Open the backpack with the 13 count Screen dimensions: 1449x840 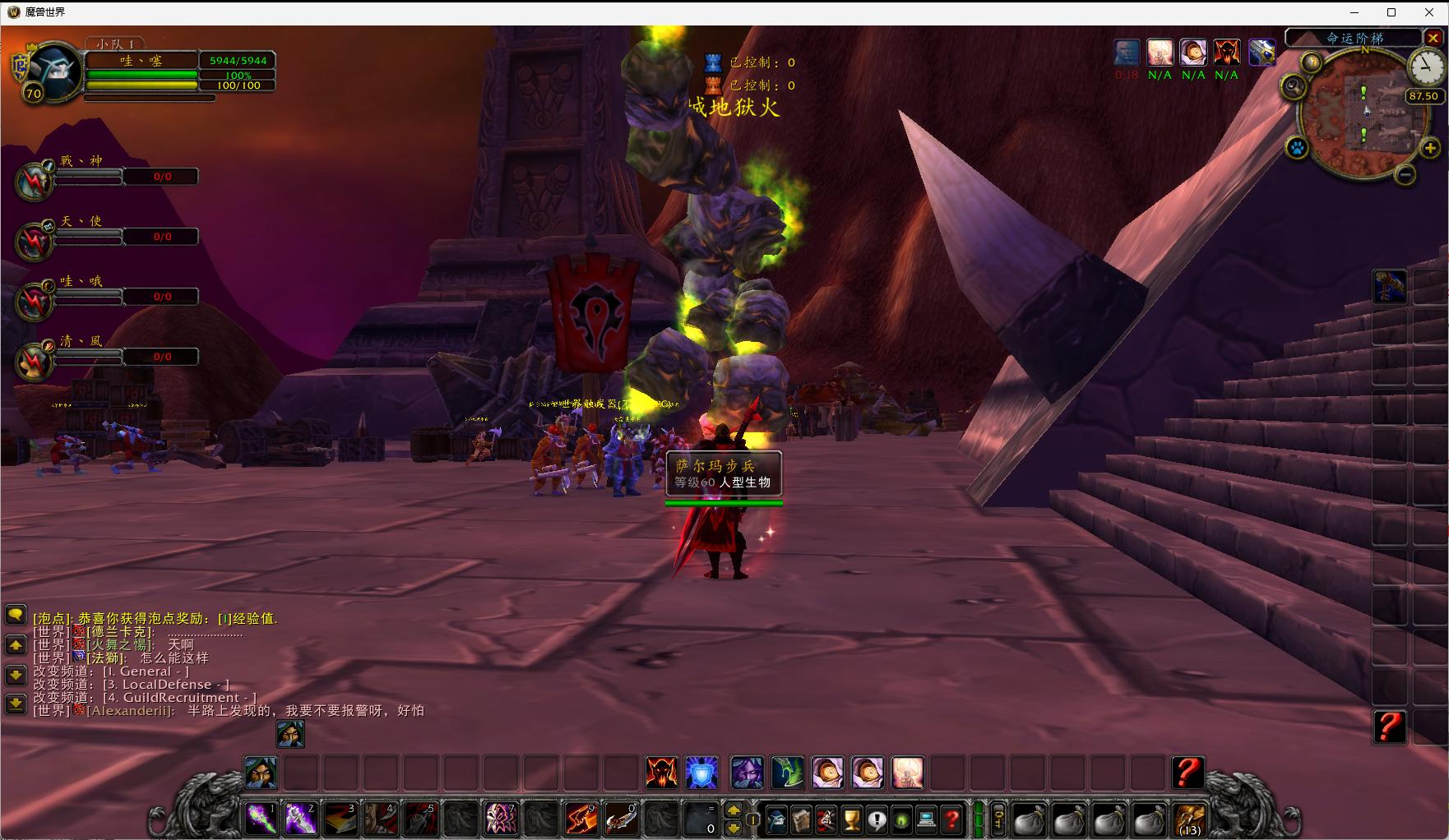1189,819
